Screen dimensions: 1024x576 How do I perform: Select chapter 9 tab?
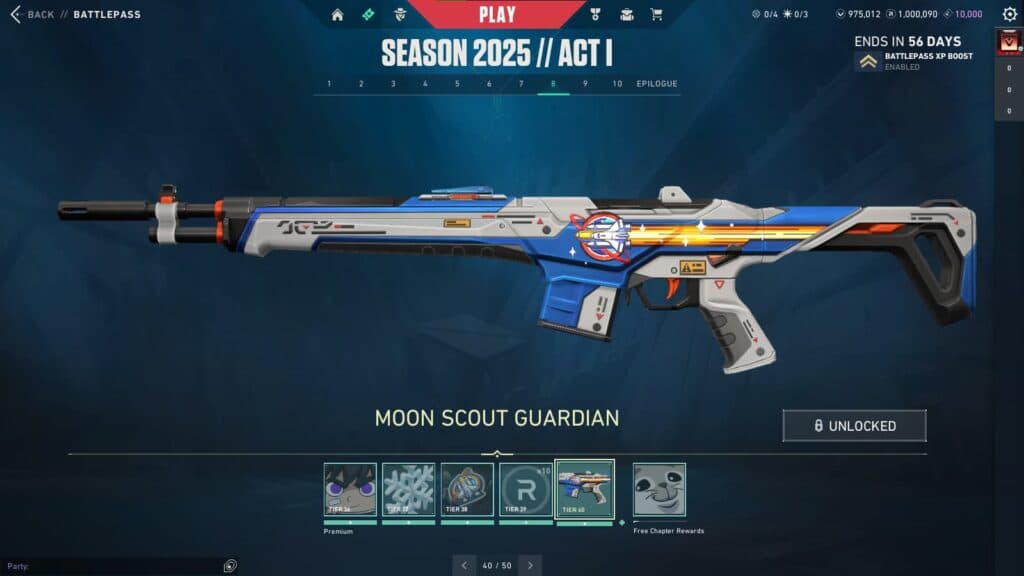585,84
